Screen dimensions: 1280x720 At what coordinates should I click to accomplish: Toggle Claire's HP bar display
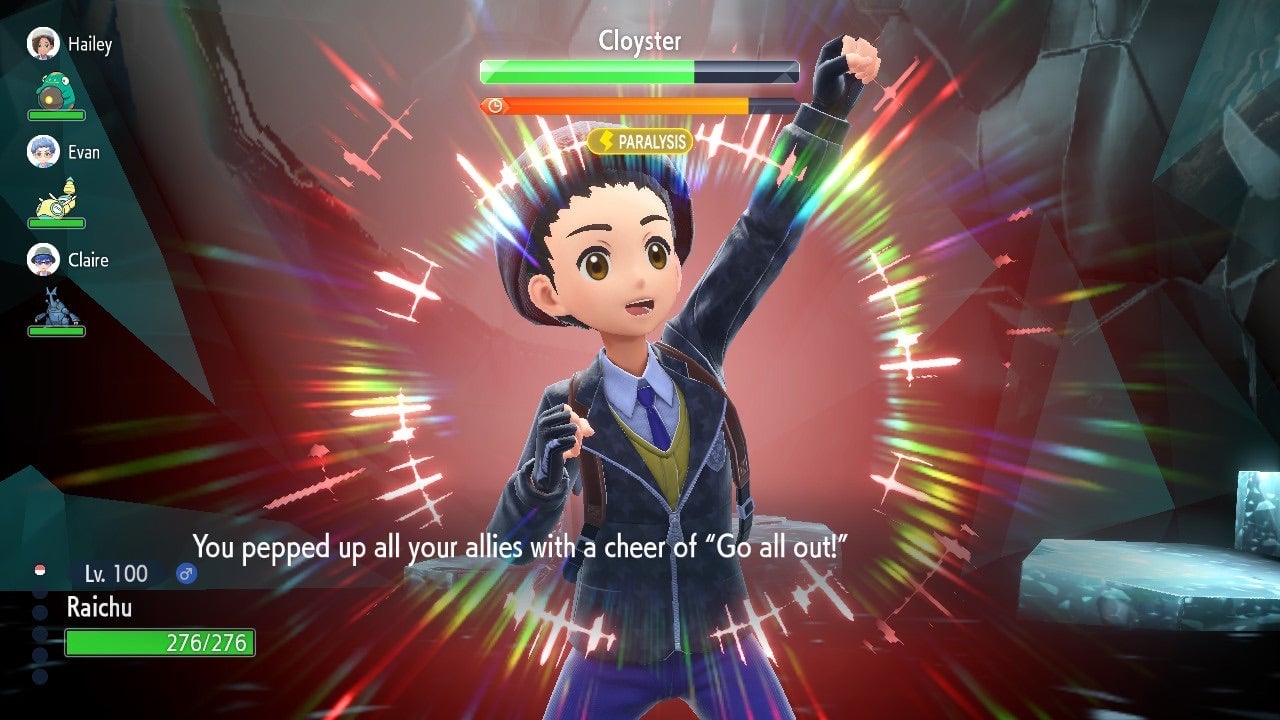56,330
